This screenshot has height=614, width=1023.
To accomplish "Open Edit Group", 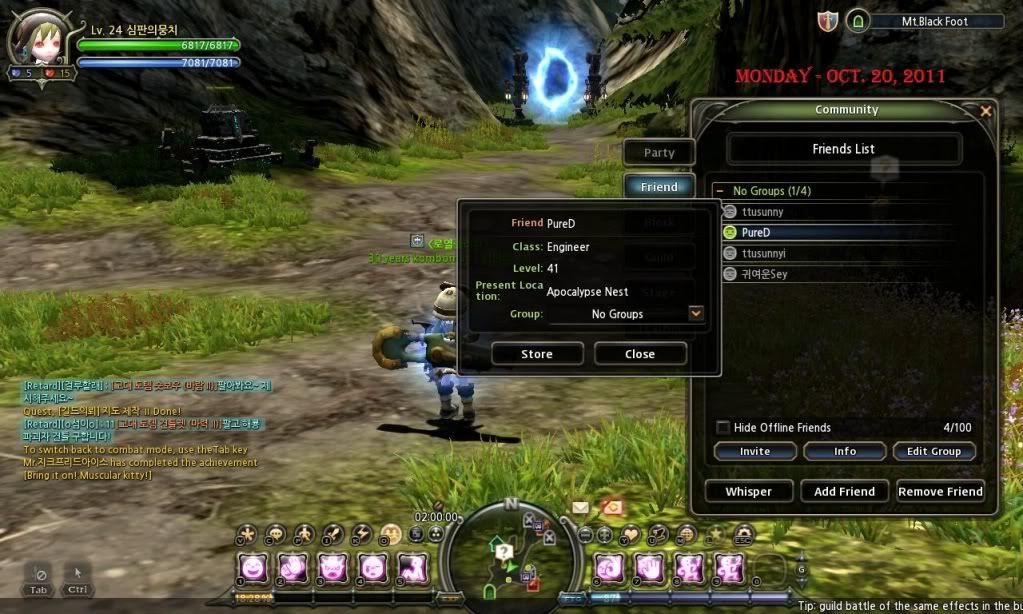I will [x=932, y=451].
